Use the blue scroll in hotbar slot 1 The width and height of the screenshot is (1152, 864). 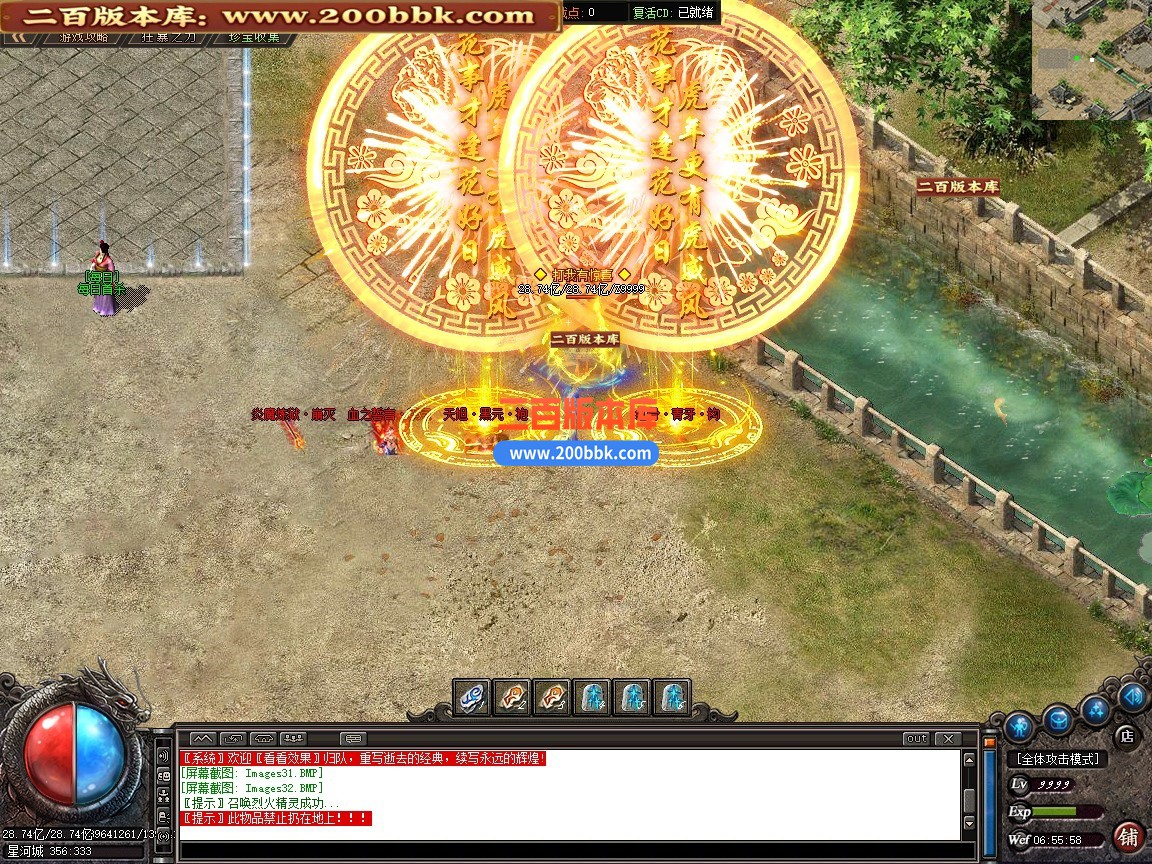coord(472,696)
